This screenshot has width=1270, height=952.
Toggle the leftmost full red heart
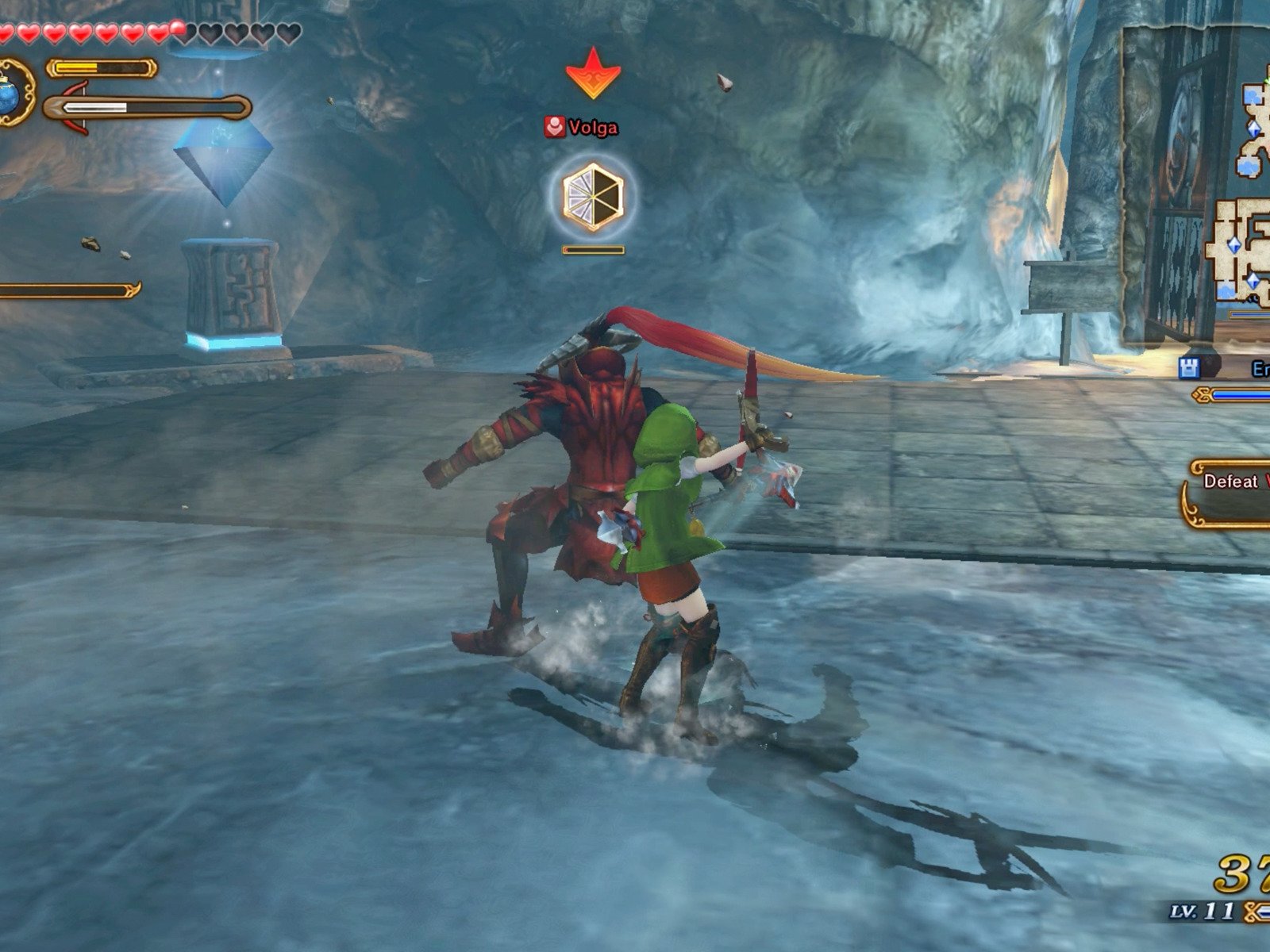point(8,33)
